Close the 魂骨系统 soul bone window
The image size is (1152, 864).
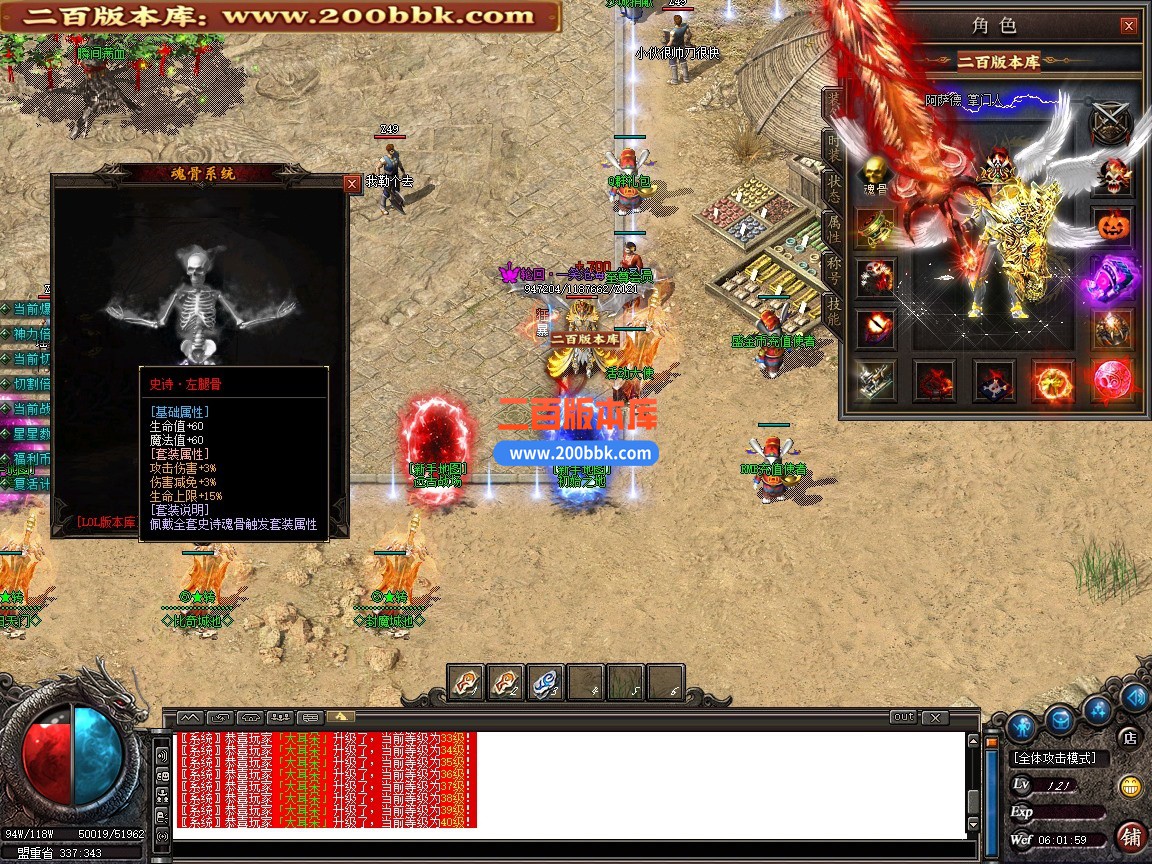pyautogui.click(x=351, y=184)
